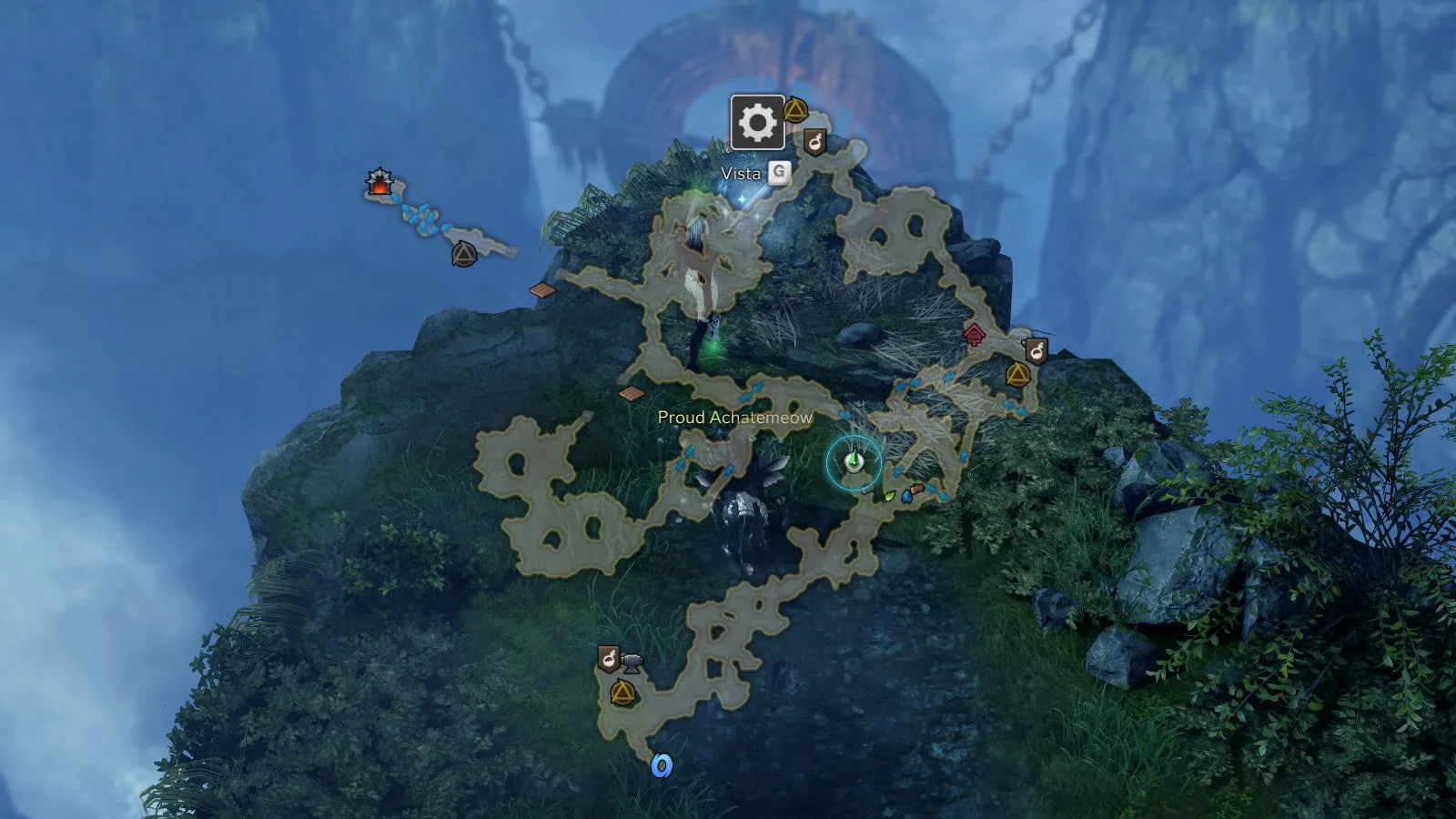Select the Triport beside the gear button
The height and width of the screenshot is (819, 1456).
point(795,111)
